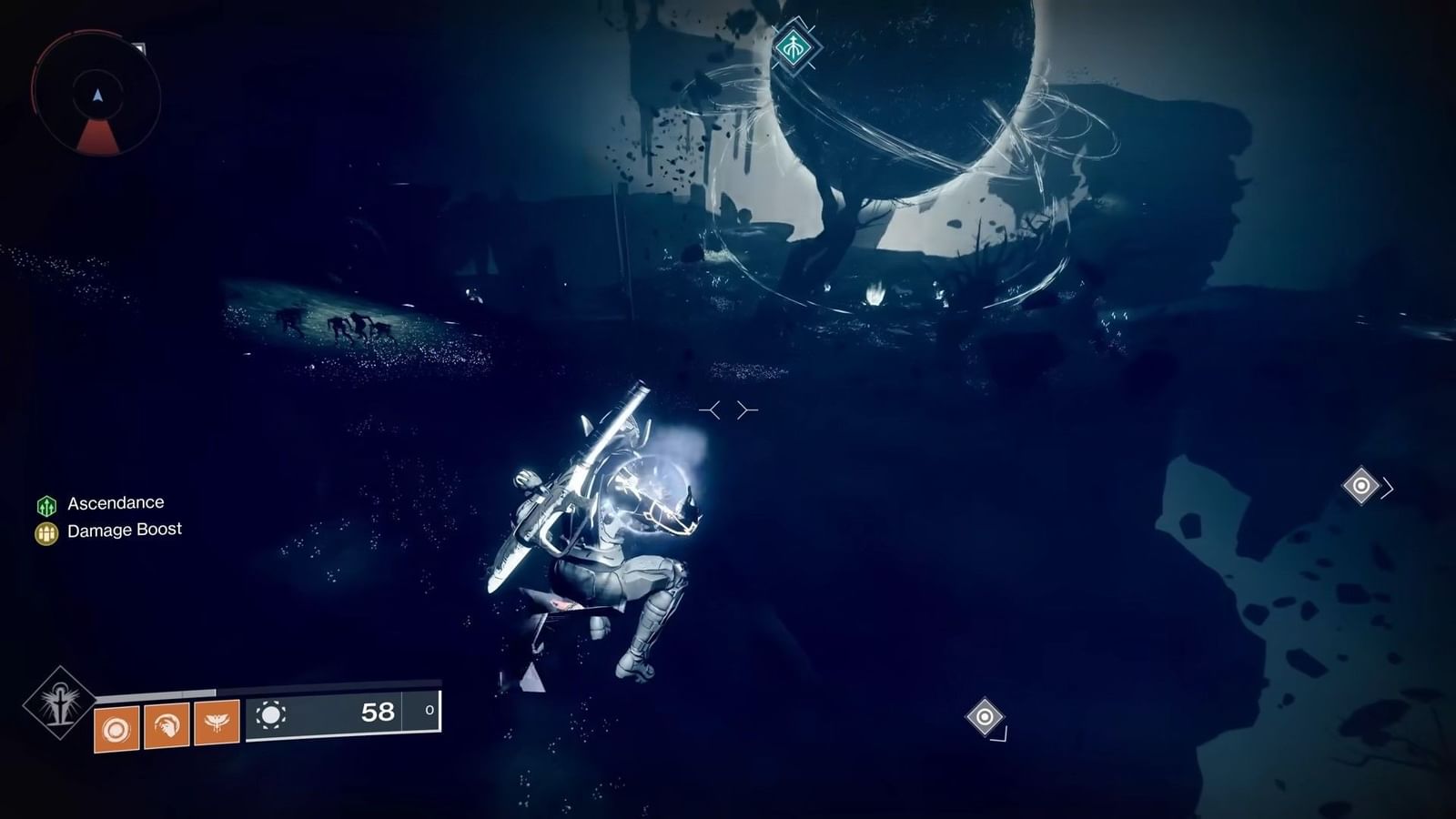
Task: Click the chevron beside the crosshair
Action: 746,409
